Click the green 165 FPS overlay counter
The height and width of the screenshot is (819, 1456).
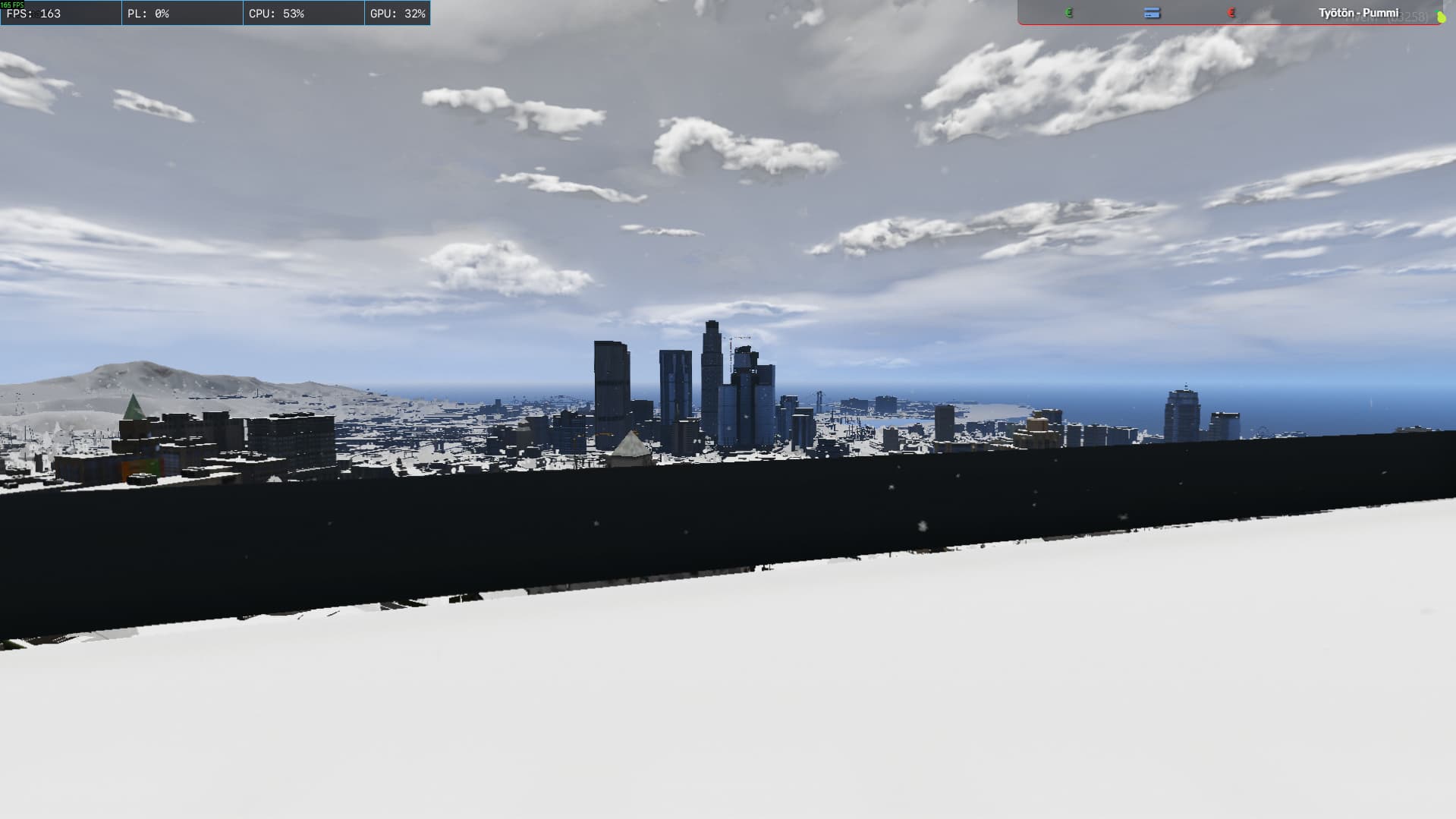click(14, 4)
